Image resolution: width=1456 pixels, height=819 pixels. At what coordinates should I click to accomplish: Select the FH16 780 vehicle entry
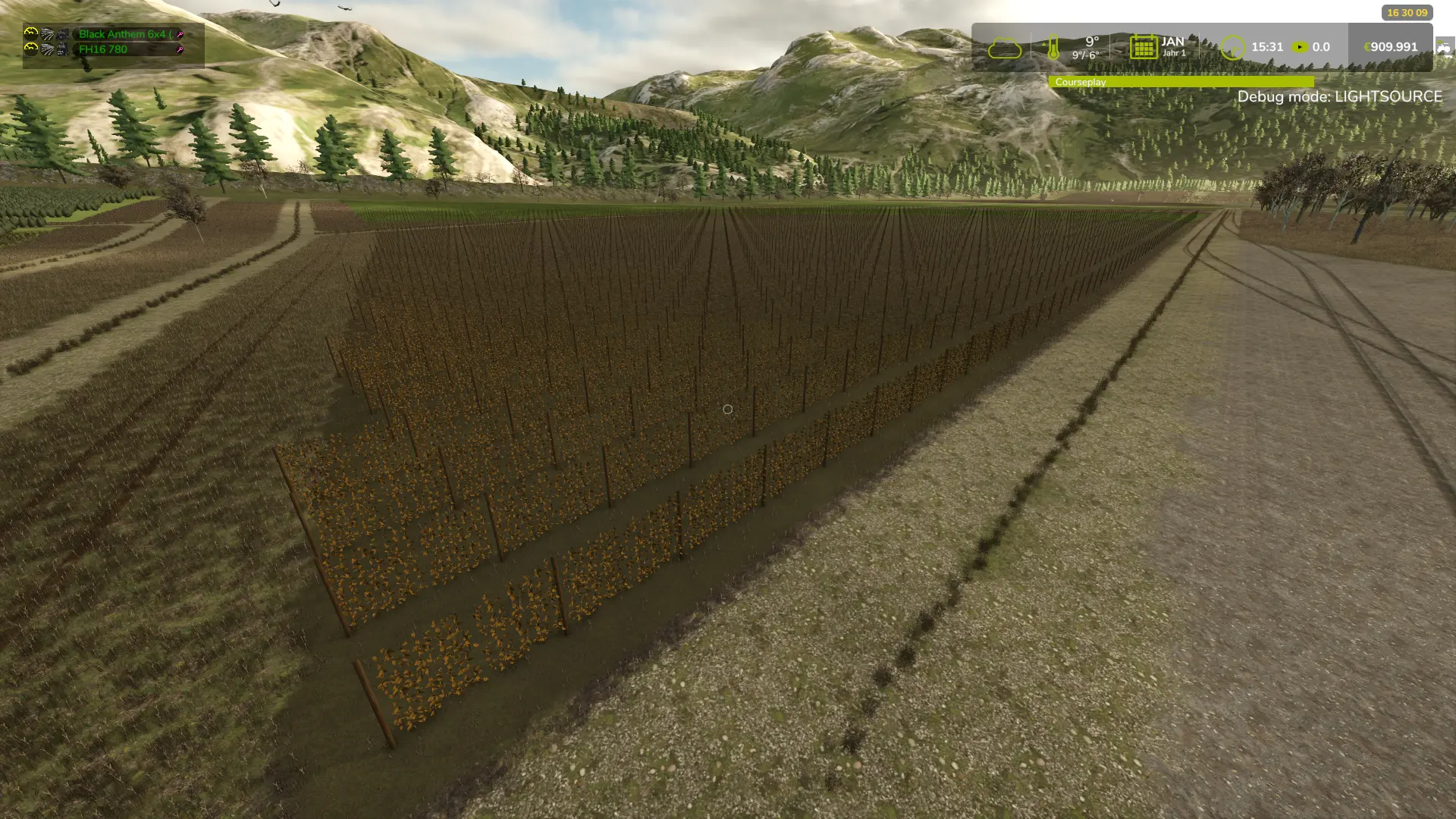103,50
